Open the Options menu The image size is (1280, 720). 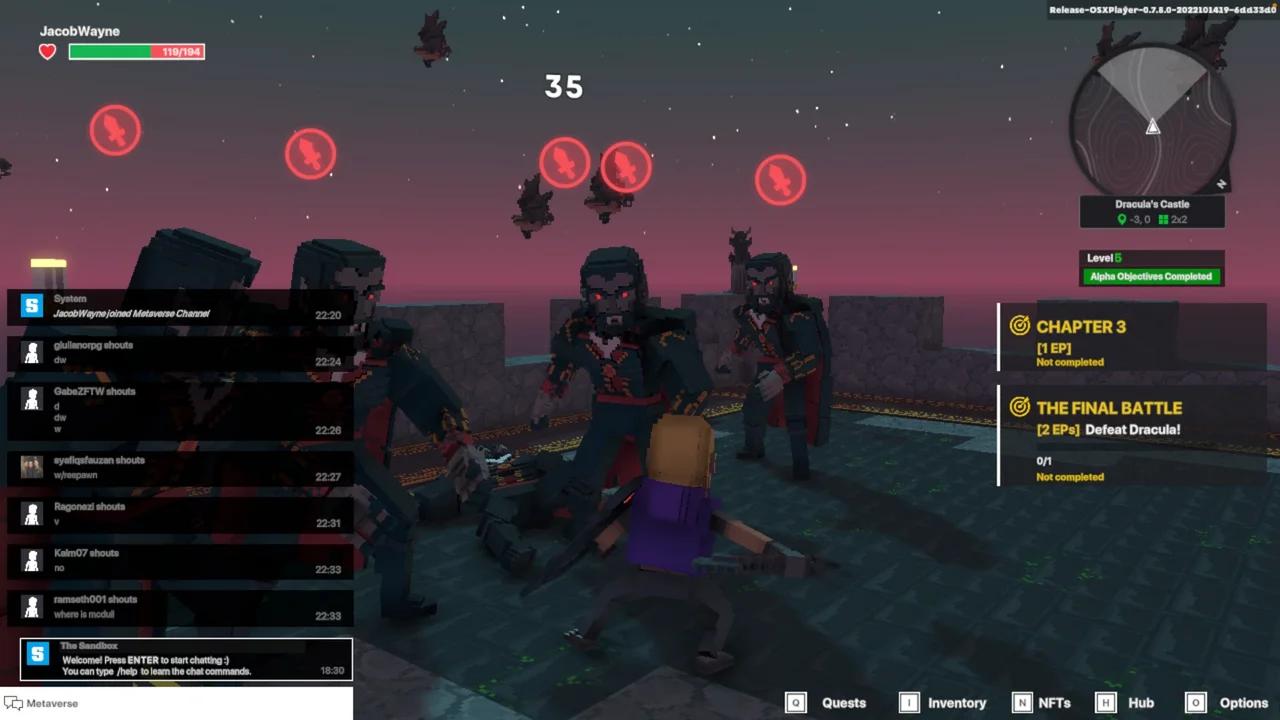pyautogui.click(x=1243, y=703)
